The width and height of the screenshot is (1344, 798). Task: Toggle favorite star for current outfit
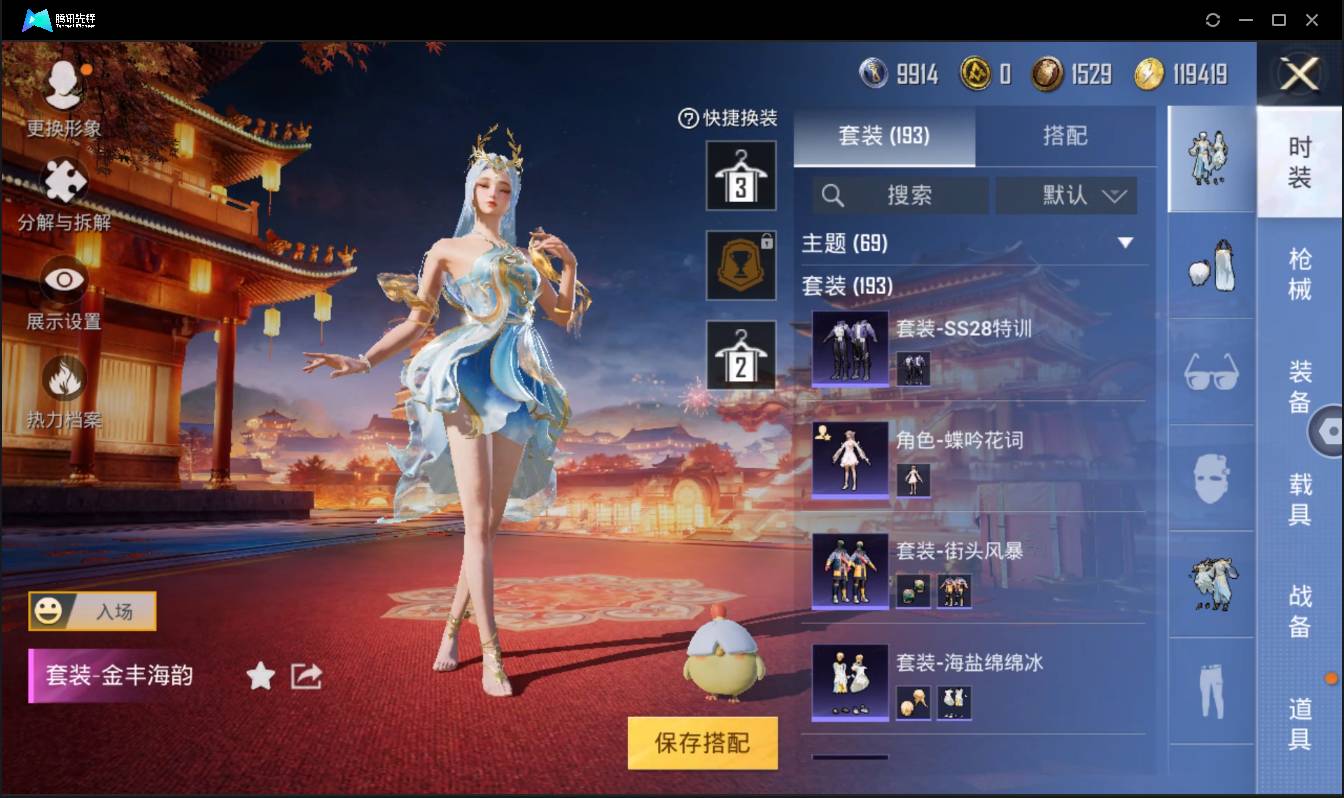point(259,676)
